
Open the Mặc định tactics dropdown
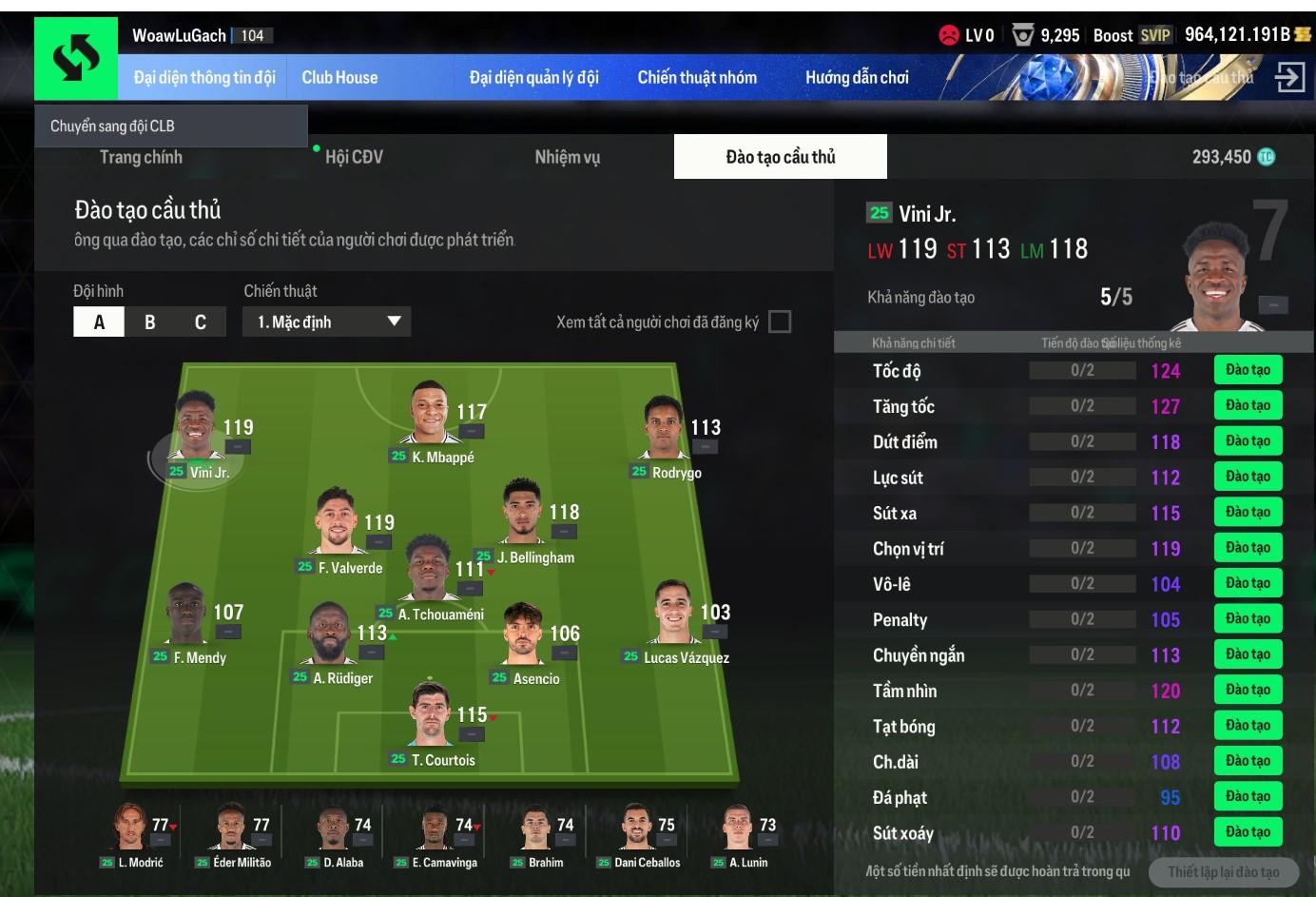coord(326,322)
